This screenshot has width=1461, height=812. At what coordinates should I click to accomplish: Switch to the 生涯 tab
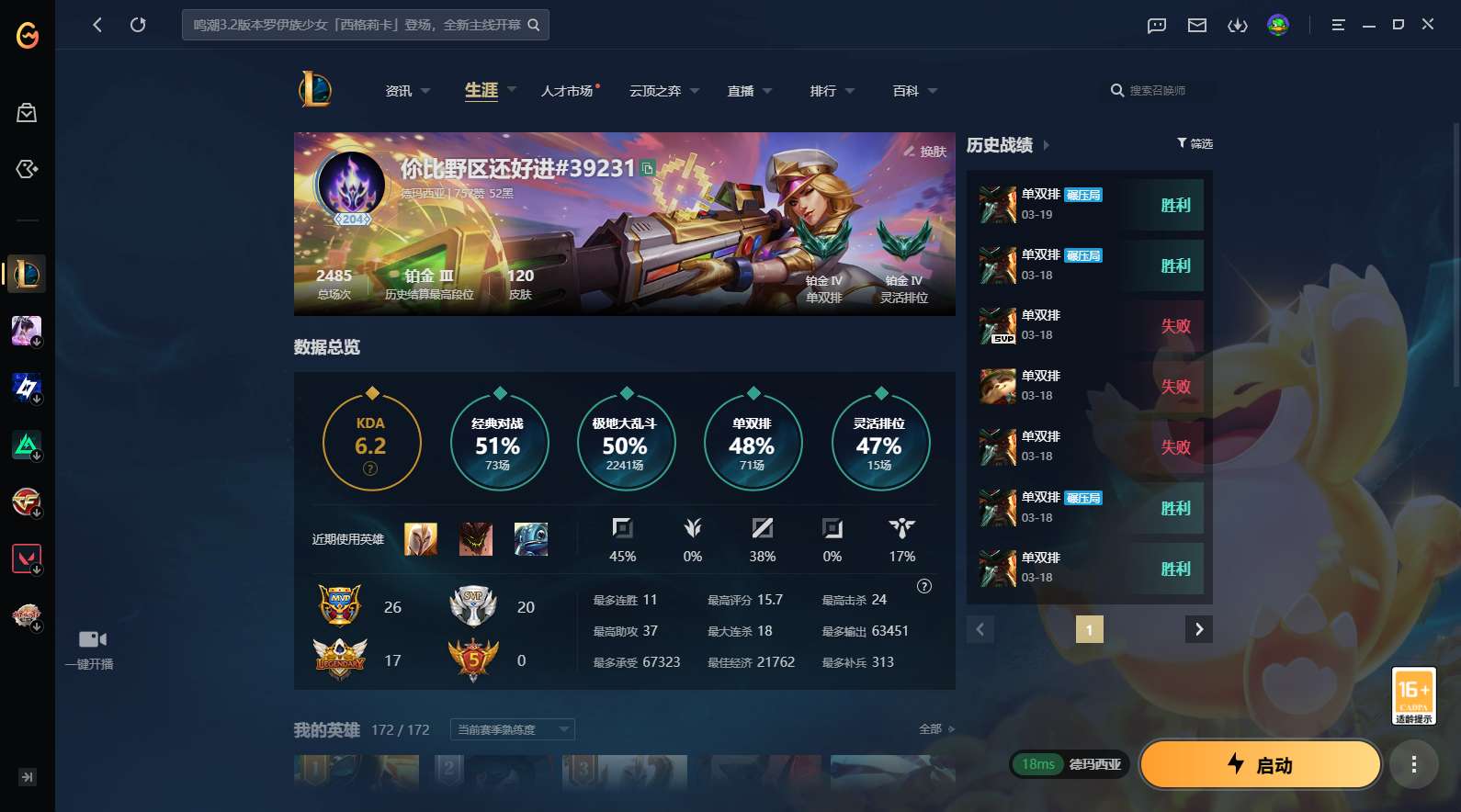coord(481,91)
